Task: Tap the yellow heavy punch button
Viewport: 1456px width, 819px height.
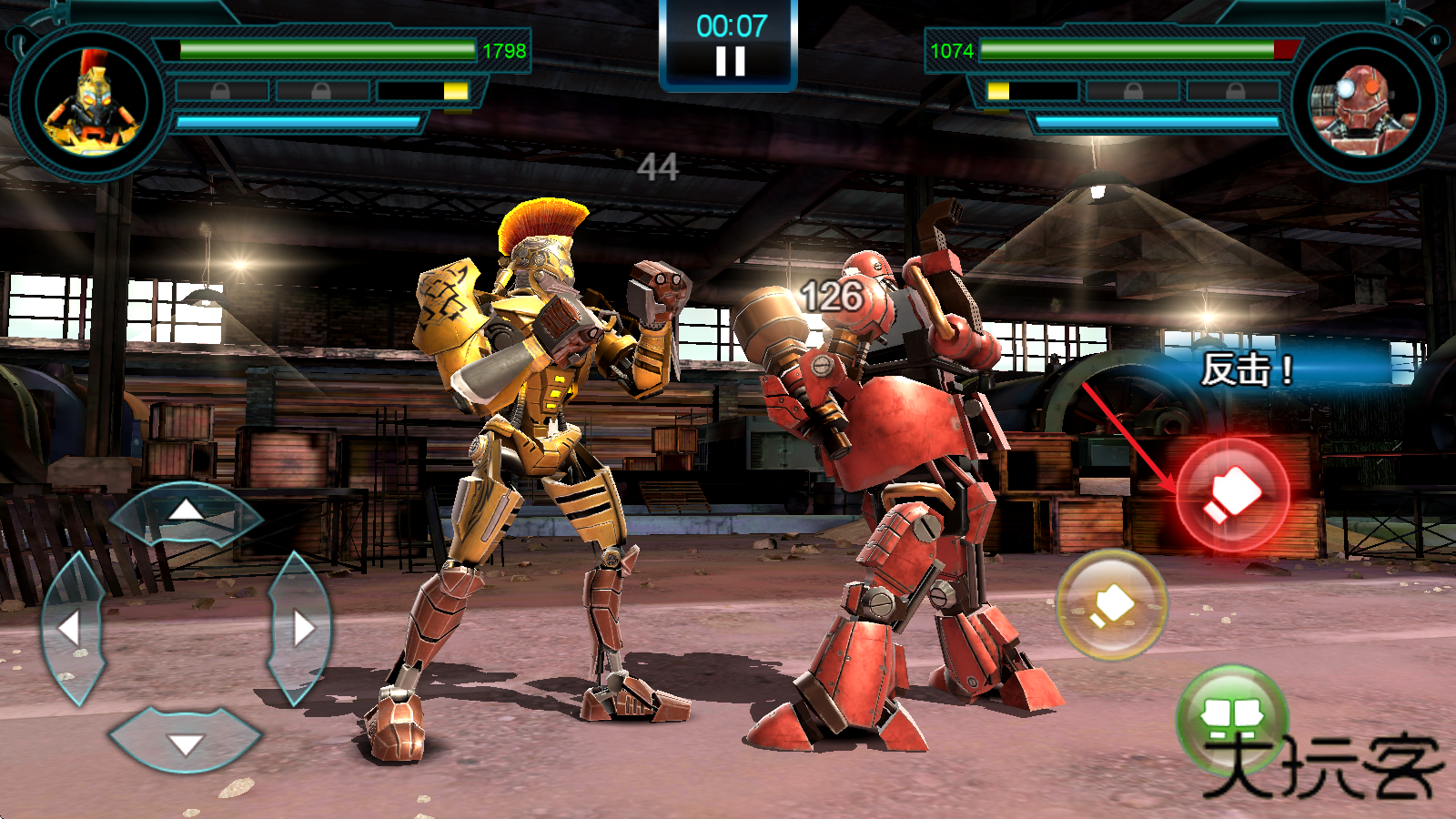Action: [1111, 604]
